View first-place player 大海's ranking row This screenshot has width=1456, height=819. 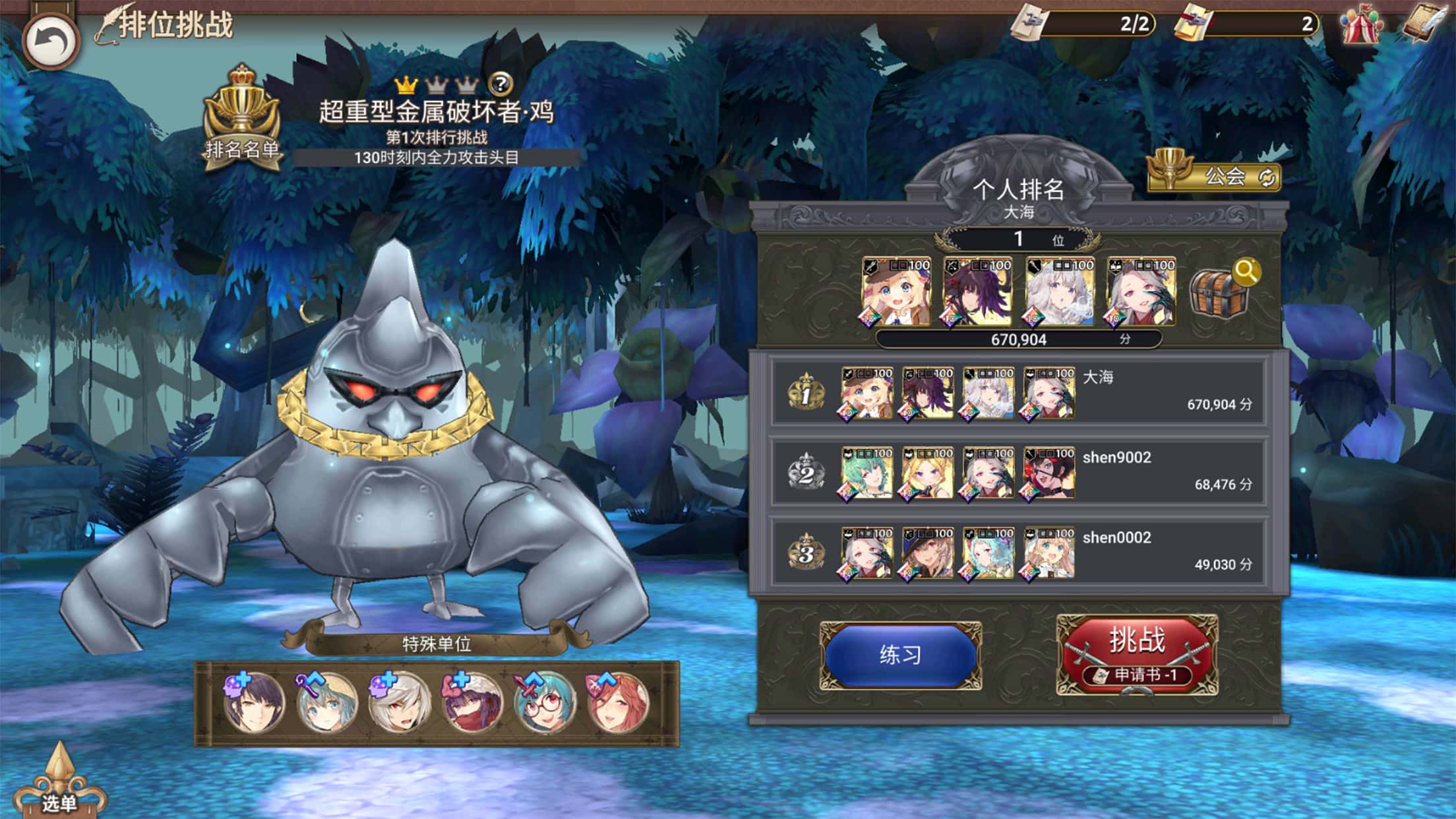[x=1018, y=394]
